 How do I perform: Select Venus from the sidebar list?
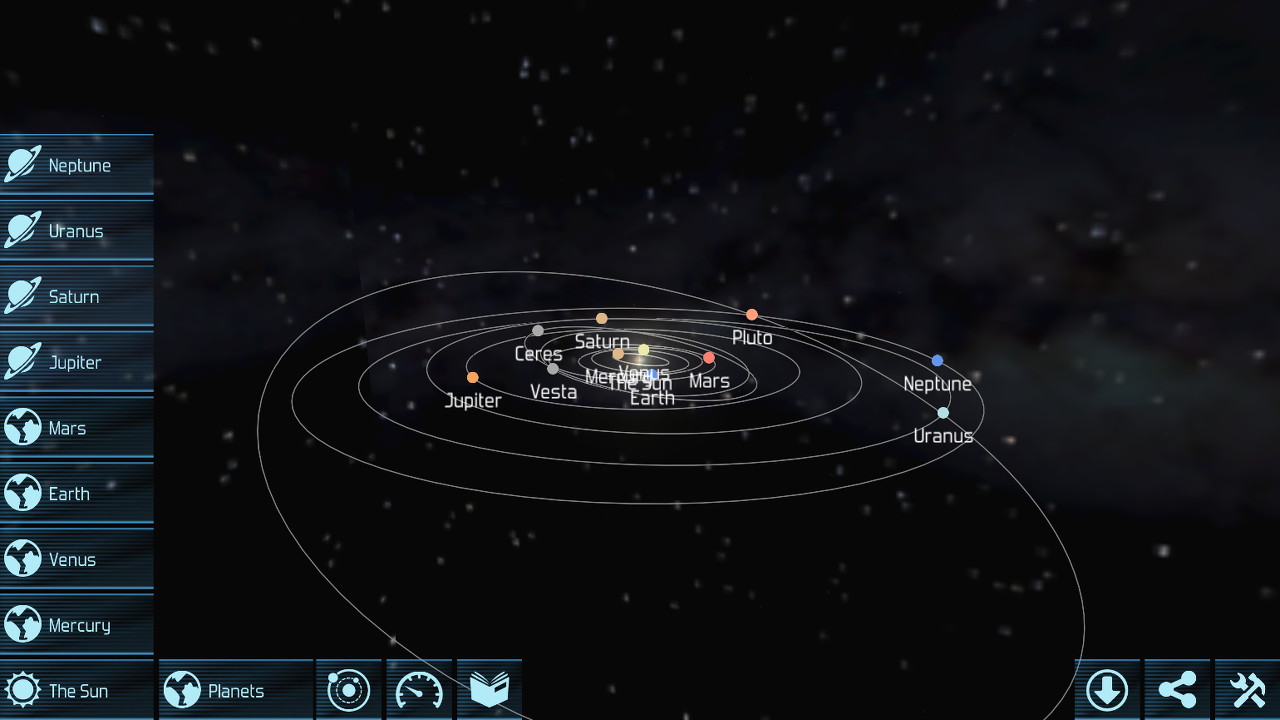(75, 559)
